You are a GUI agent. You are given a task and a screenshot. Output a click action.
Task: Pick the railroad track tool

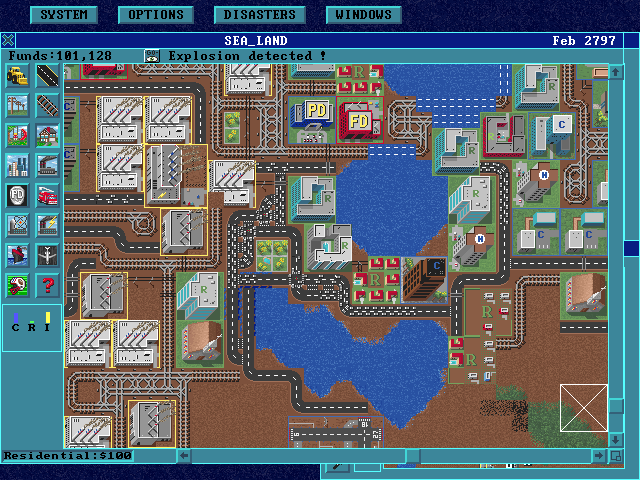click(47, 106)
